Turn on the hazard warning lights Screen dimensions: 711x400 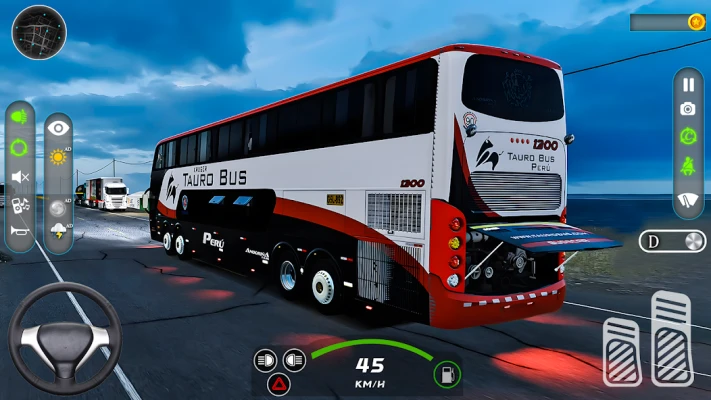(x=279, y=383)
